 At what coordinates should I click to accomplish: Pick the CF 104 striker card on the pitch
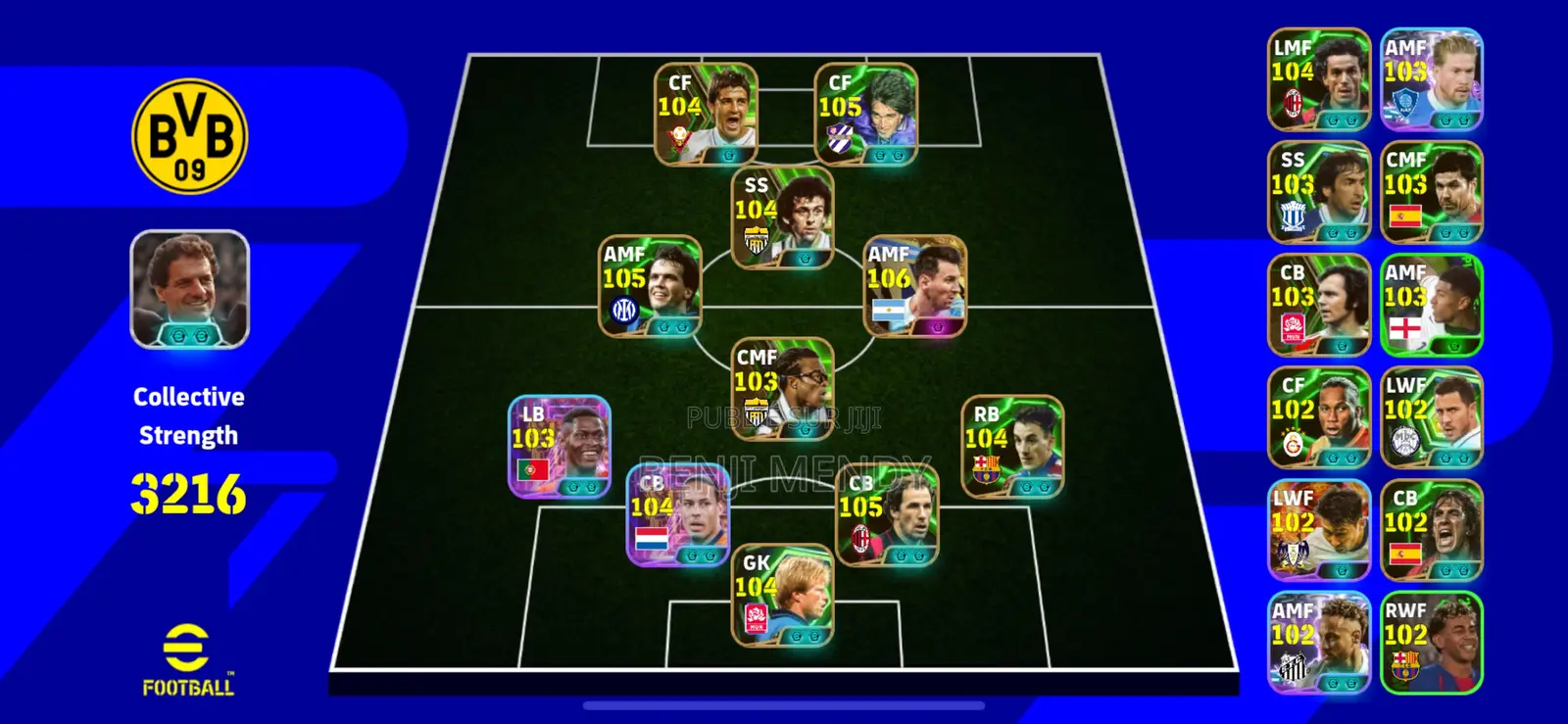(x=706, y=114)
